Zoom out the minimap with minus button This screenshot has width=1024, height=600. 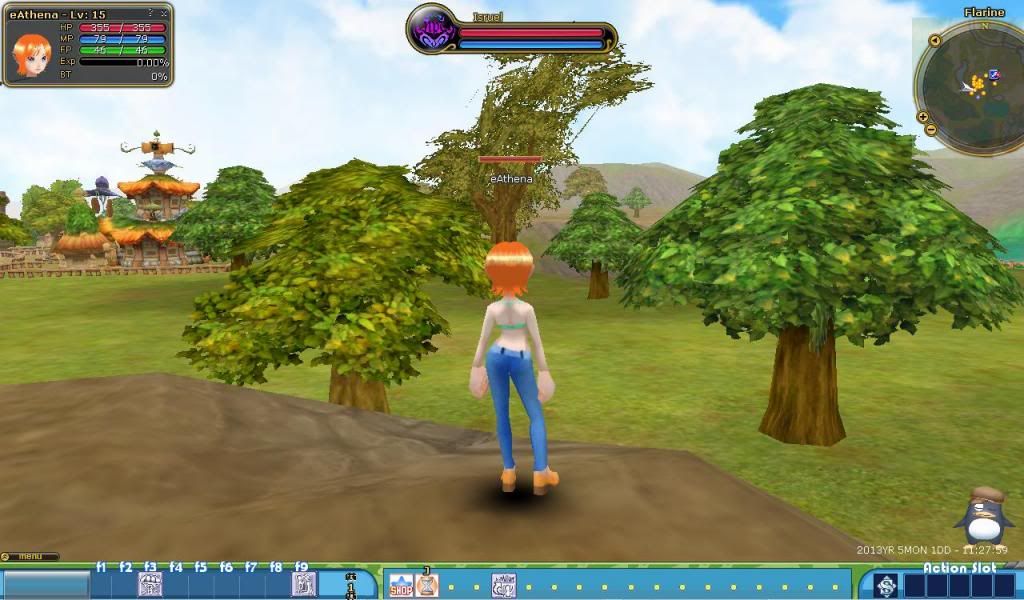click(931, 130)
